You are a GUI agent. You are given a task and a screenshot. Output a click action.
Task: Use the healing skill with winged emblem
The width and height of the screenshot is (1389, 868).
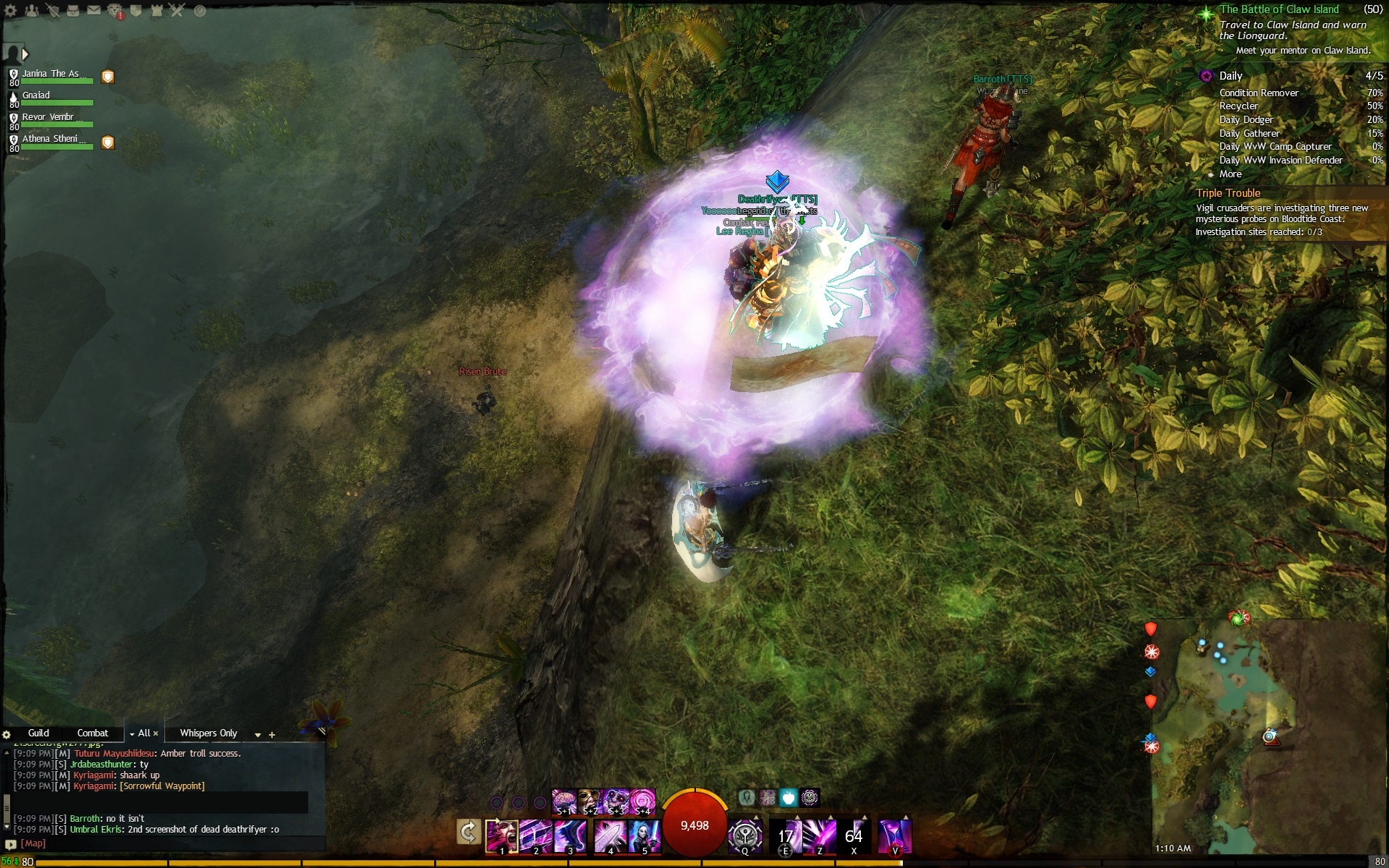click(x=744, y=835)
